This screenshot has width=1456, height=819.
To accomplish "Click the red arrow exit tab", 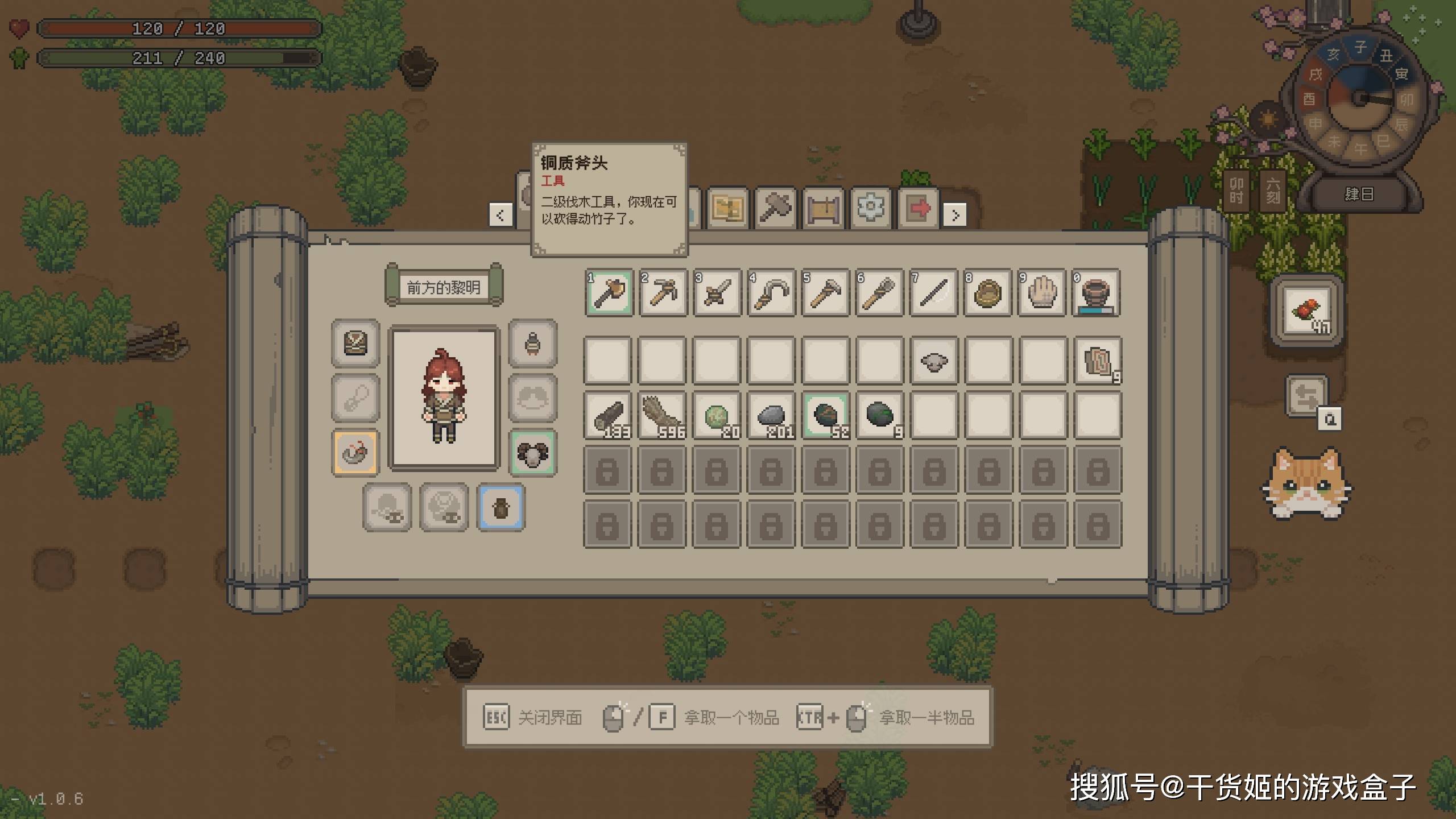I will click(x=919, y=209).
